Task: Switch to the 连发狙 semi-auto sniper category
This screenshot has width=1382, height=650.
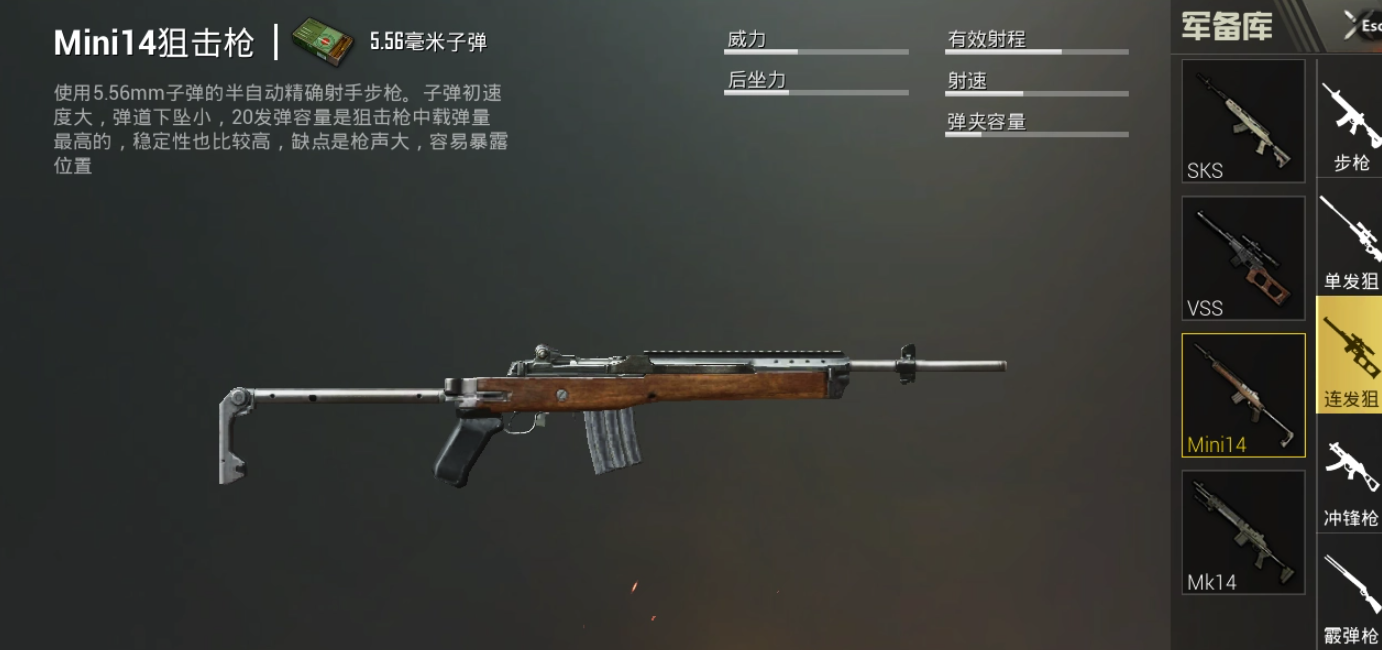Action: pos(1351,356)
